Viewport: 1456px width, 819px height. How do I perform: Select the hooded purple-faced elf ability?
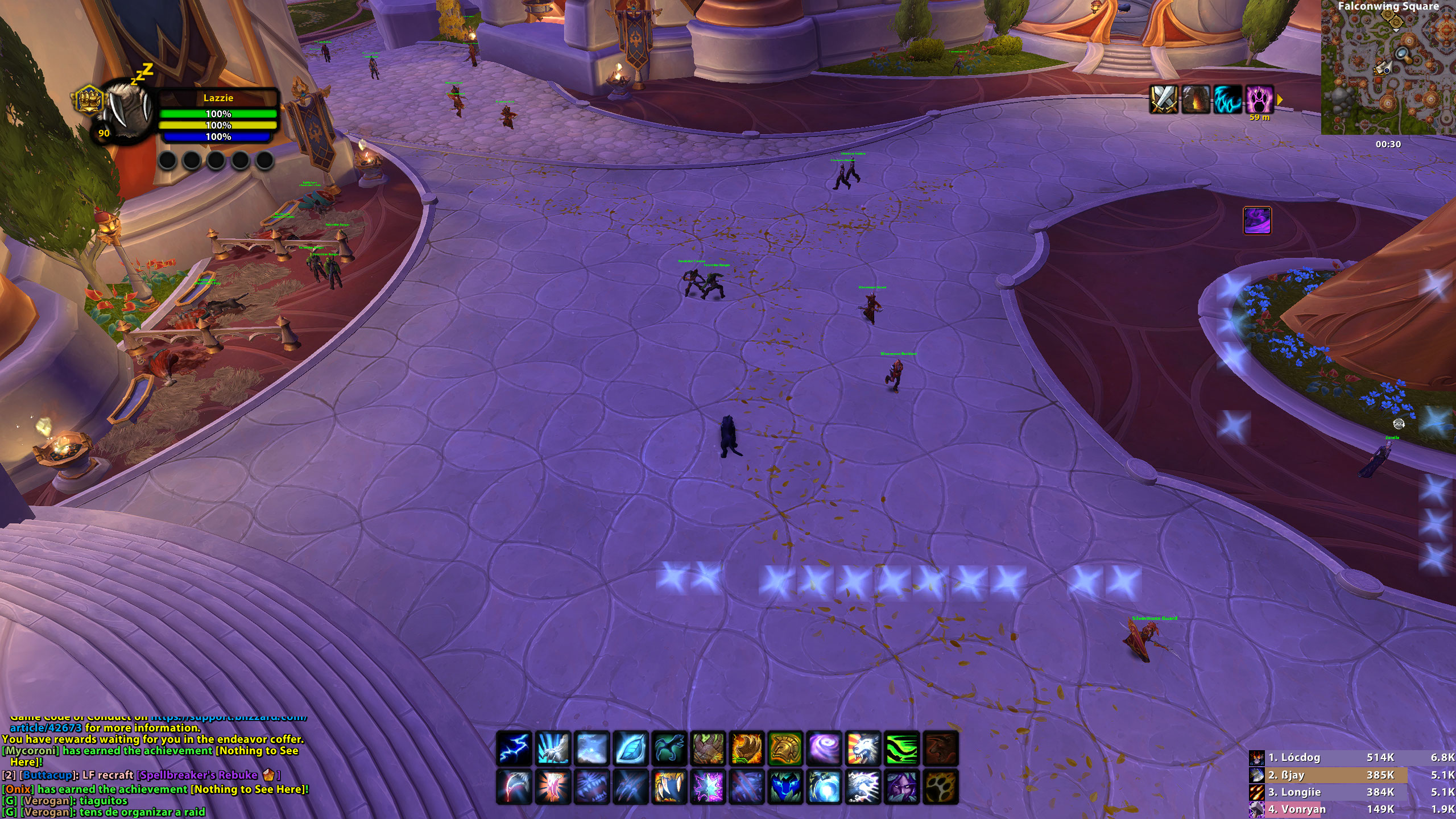[902, 787]
